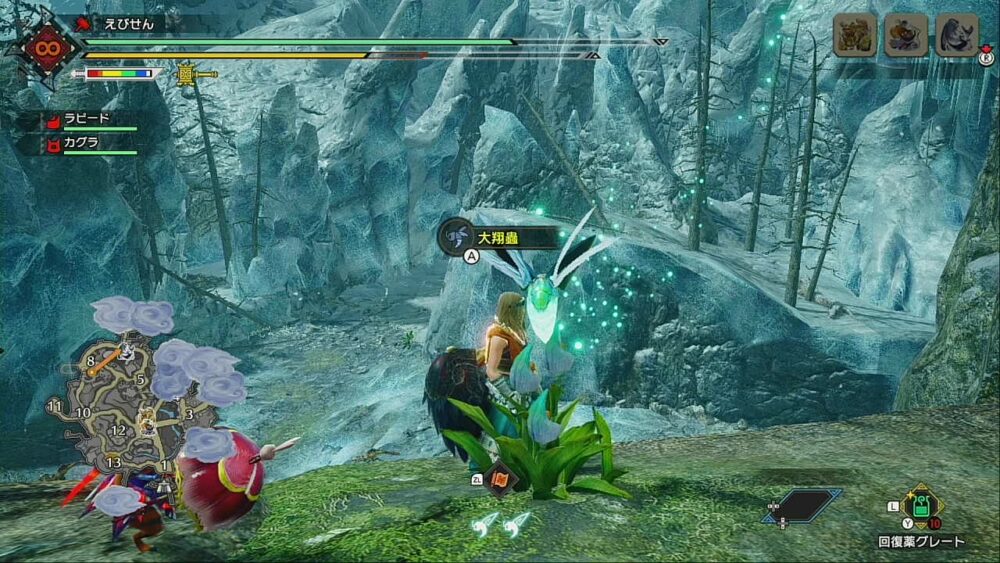Select the first monster target icon

pyautogui.click(x=855, y=35)
